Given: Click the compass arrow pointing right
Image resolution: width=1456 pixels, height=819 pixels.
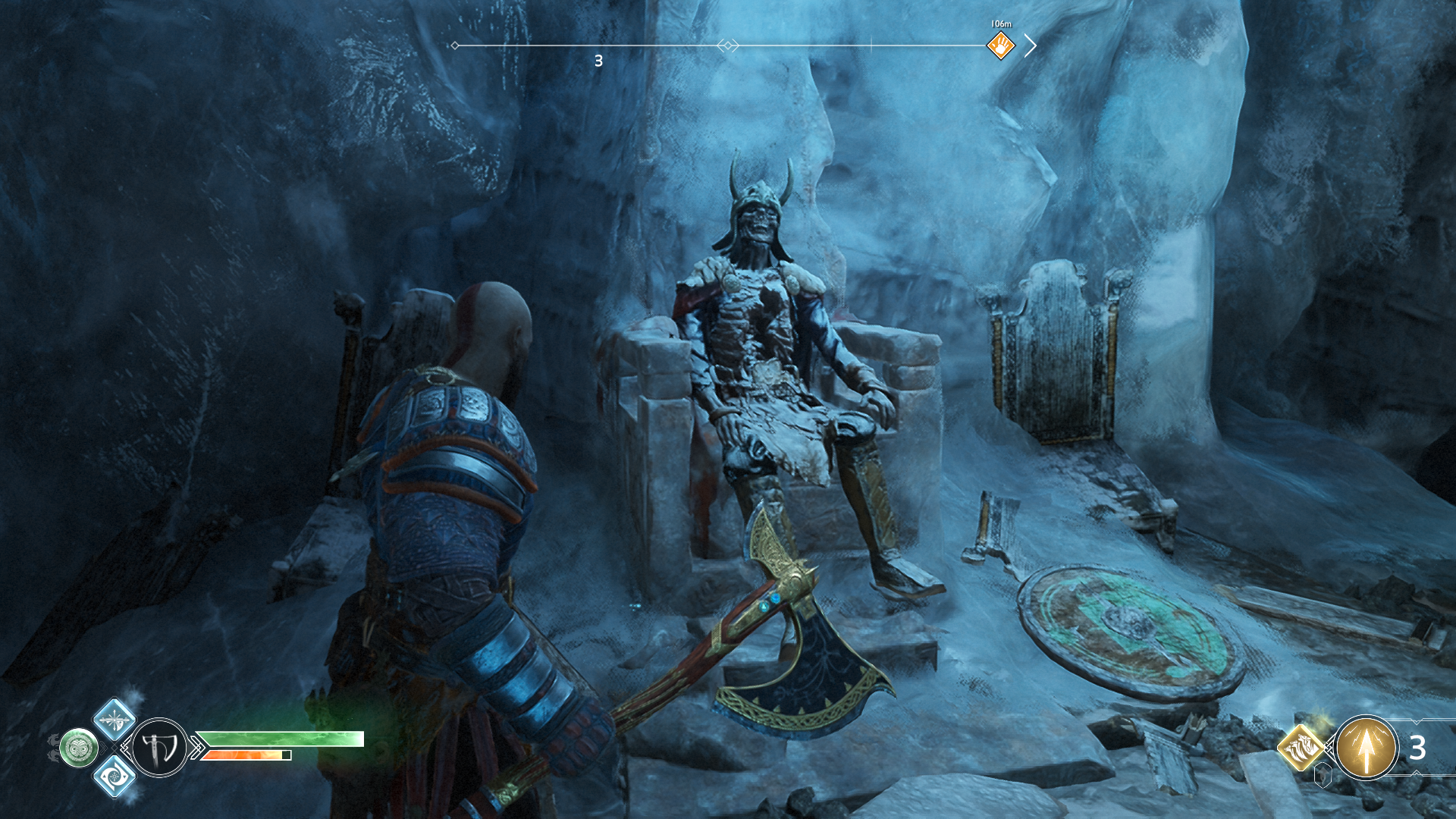Looking at the screenshot, I should 1031,45.
